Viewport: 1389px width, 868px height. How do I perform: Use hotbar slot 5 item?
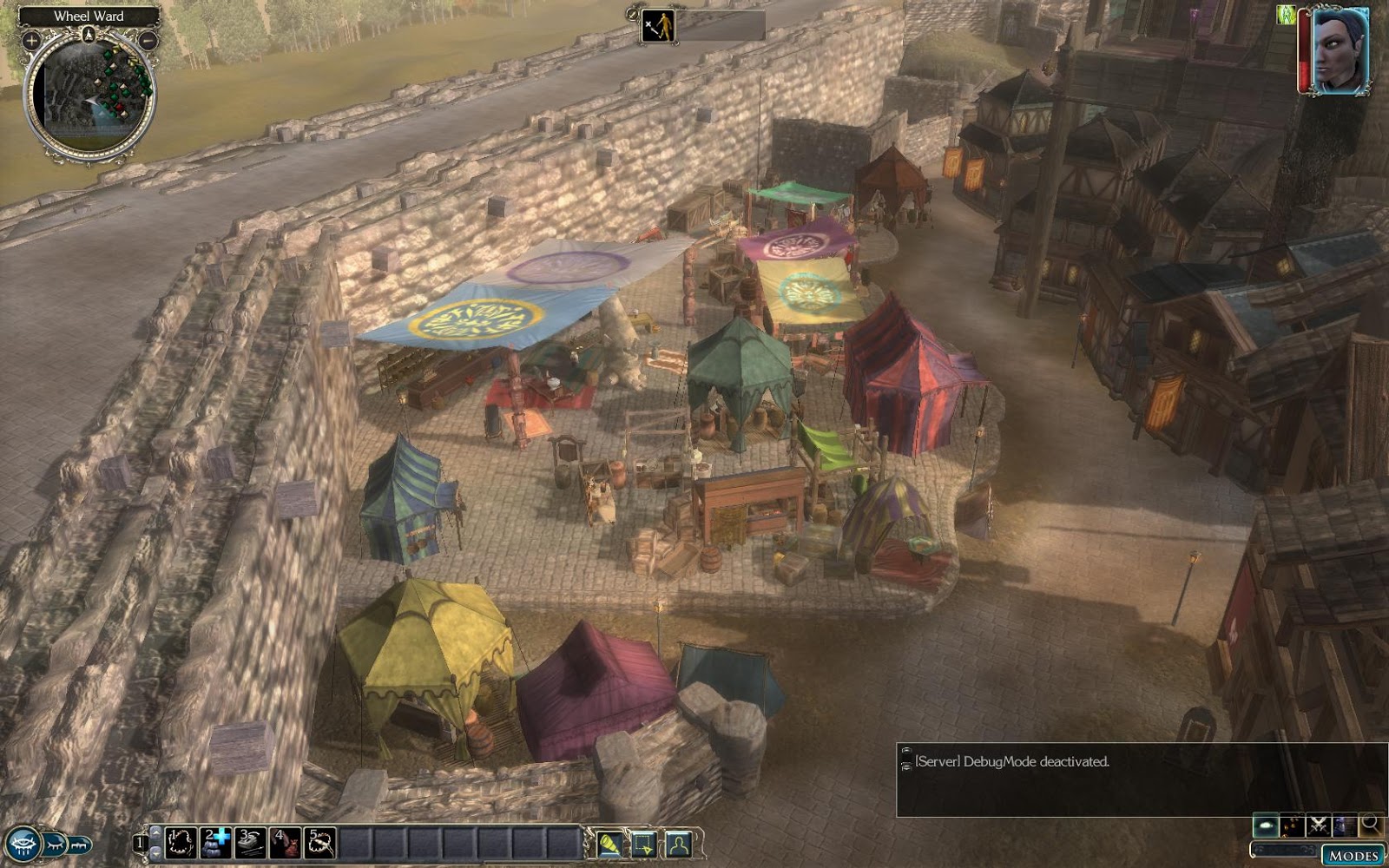(320, 843)
